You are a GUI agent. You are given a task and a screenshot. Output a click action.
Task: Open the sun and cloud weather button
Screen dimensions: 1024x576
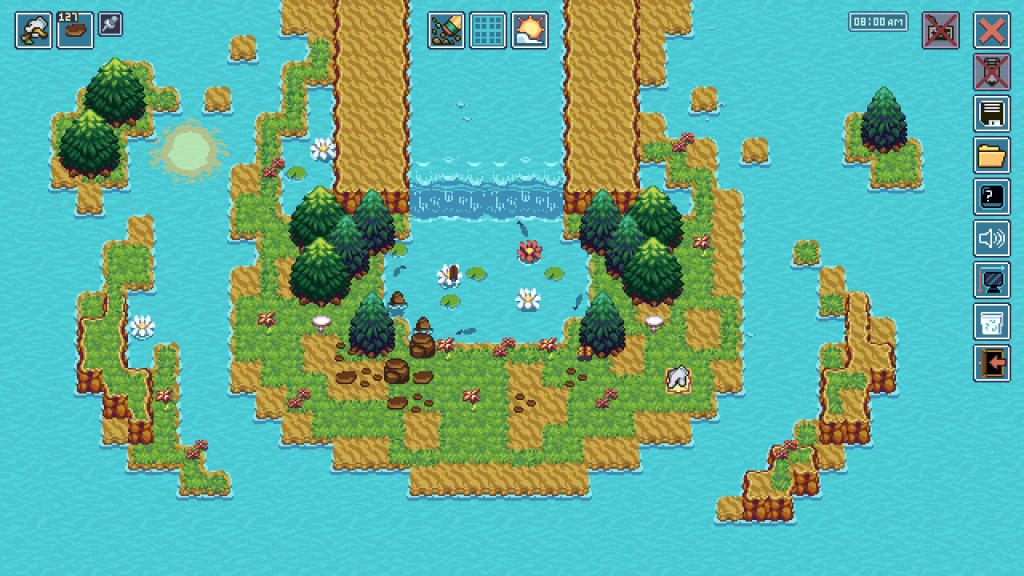[x=529, y=30]
